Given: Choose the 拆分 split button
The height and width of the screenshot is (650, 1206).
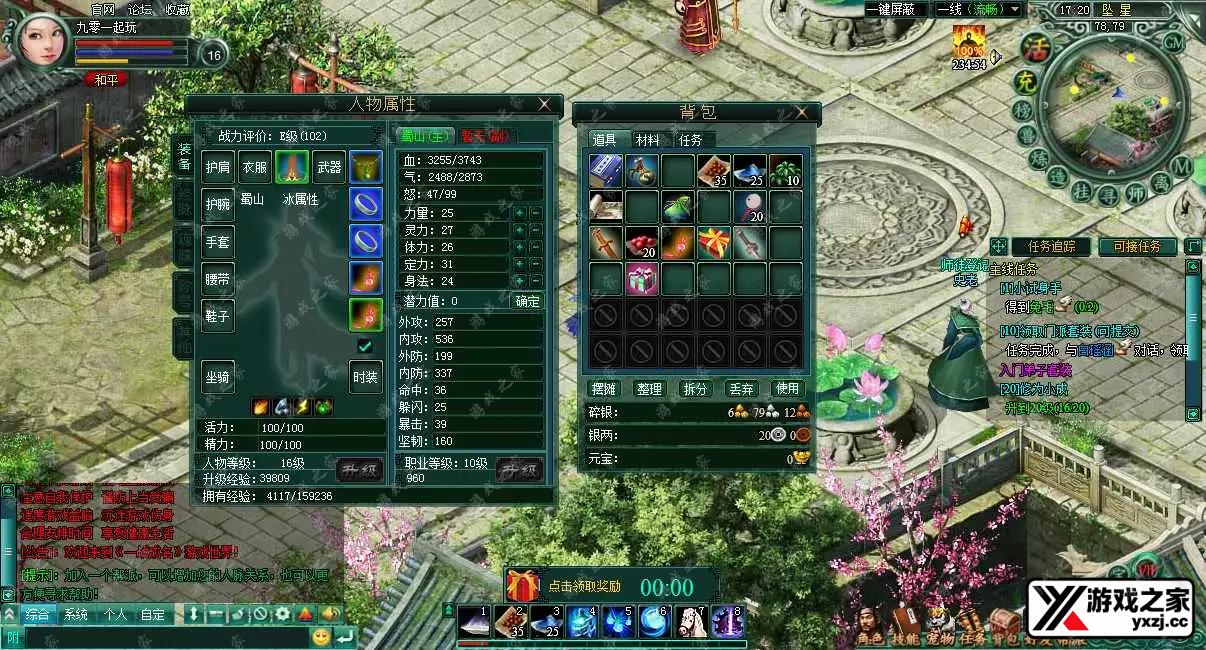Looking at the screenshot, I should (694, 388).
